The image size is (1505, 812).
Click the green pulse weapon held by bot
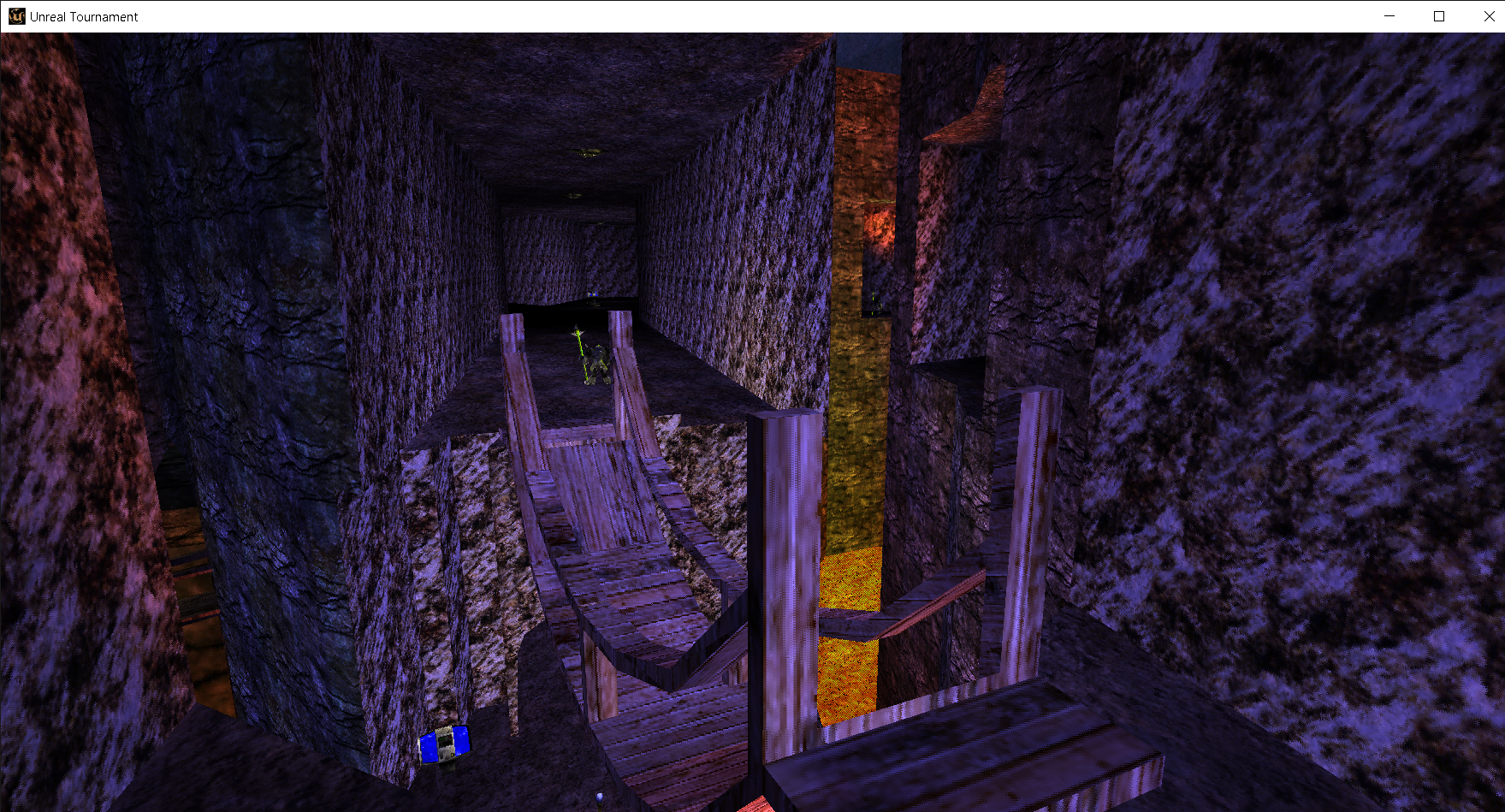(x=580, y=342)
